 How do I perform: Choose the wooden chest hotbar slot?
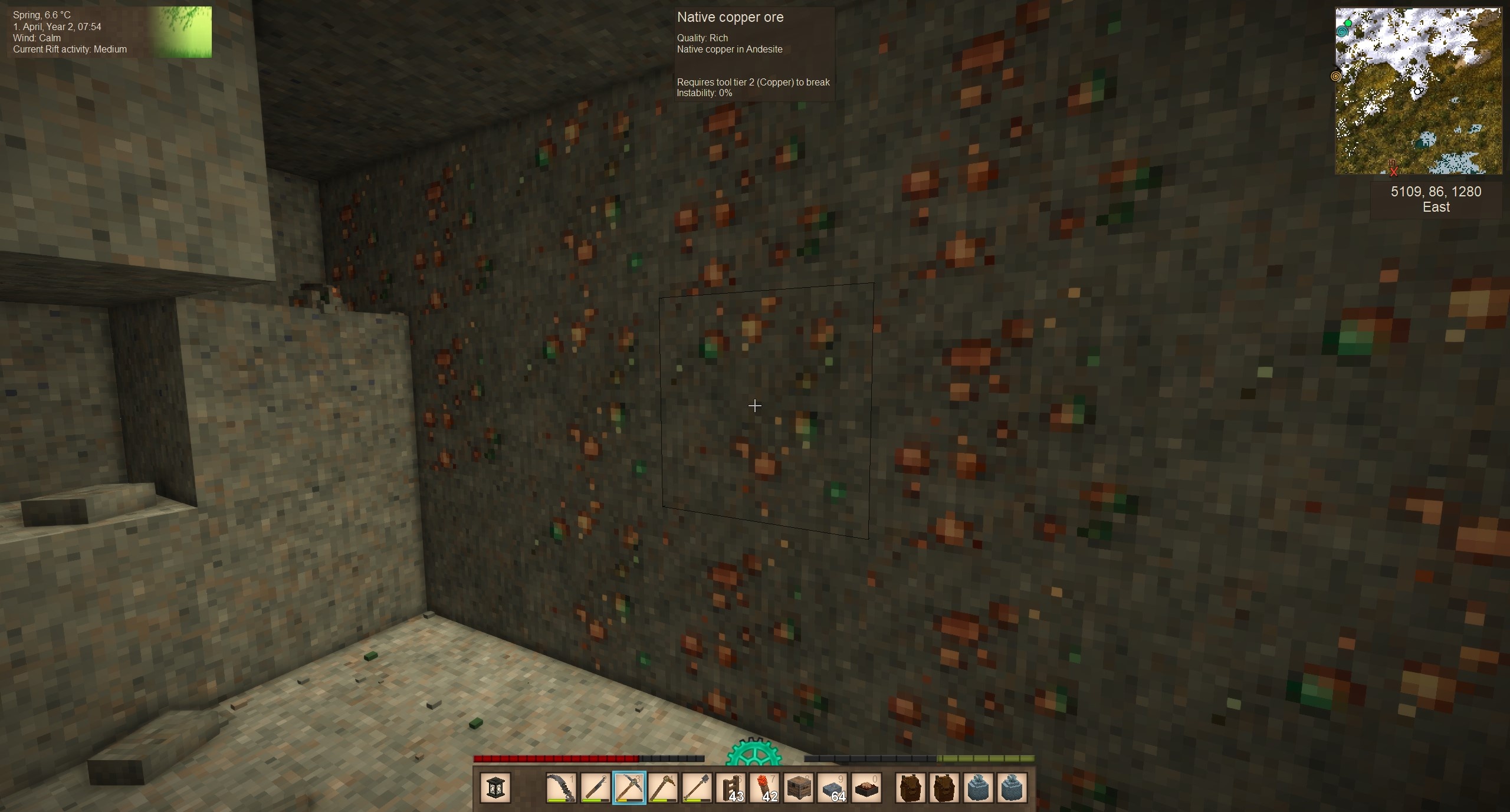tap(799, 788)
